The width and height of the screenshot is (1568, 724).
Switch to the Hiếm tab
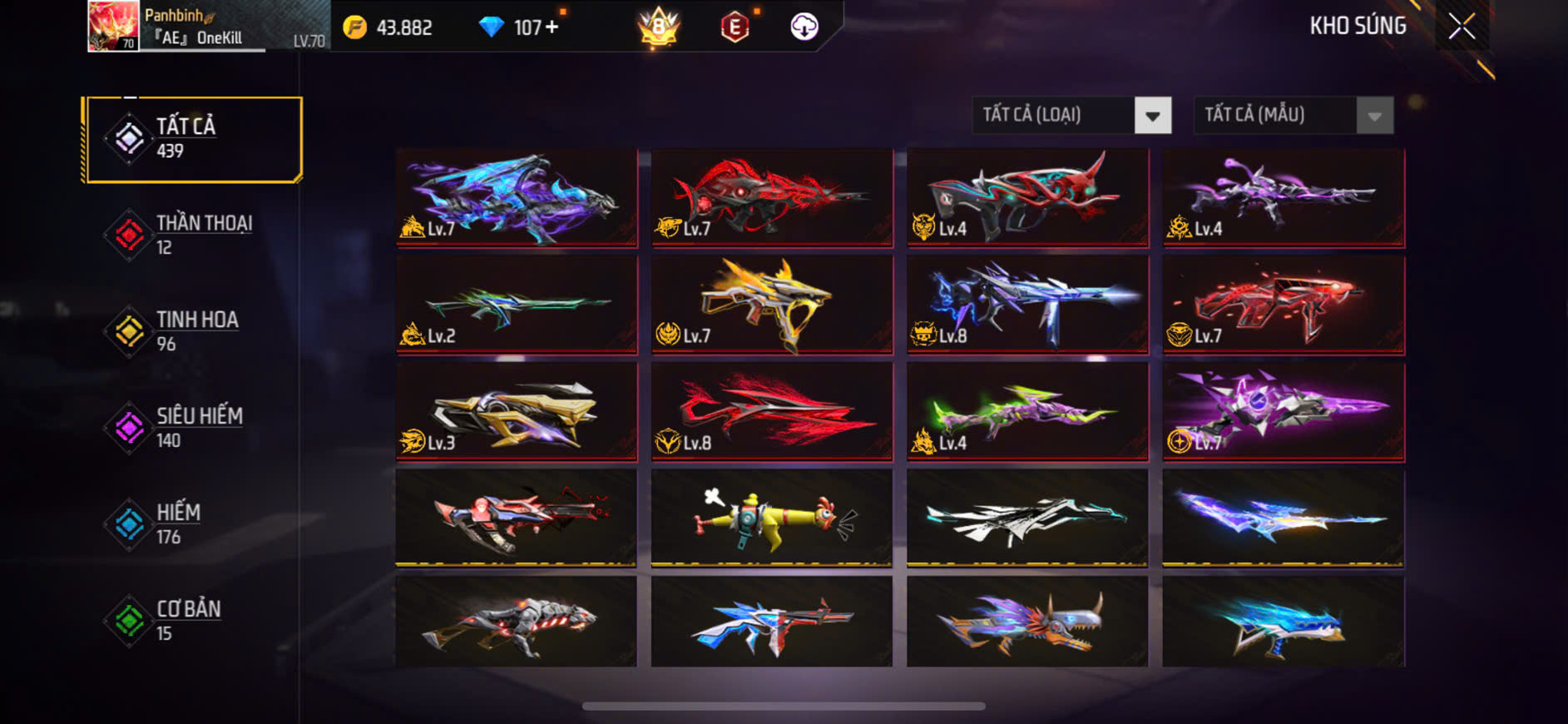click(x=193, y=524)
